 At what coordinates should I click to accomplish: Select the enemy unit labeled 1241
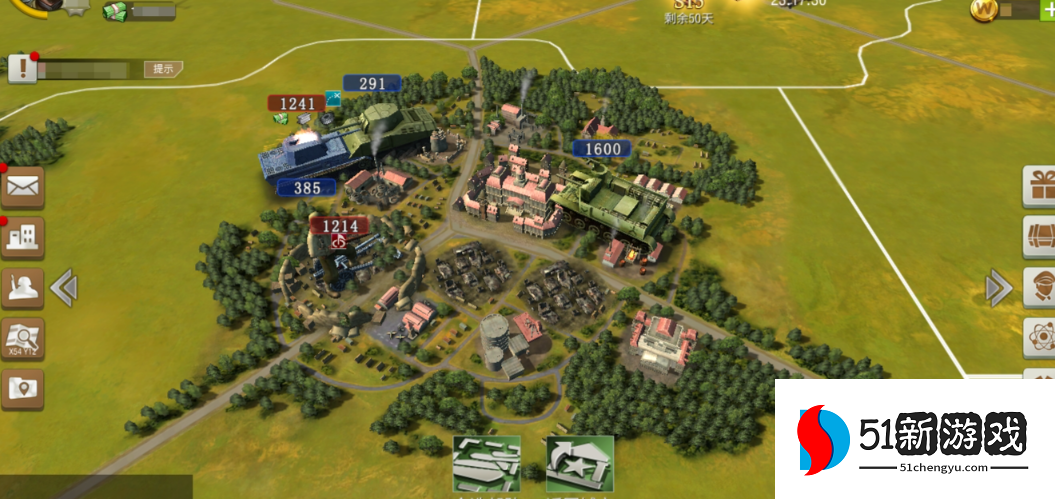[x=297, y=103]
